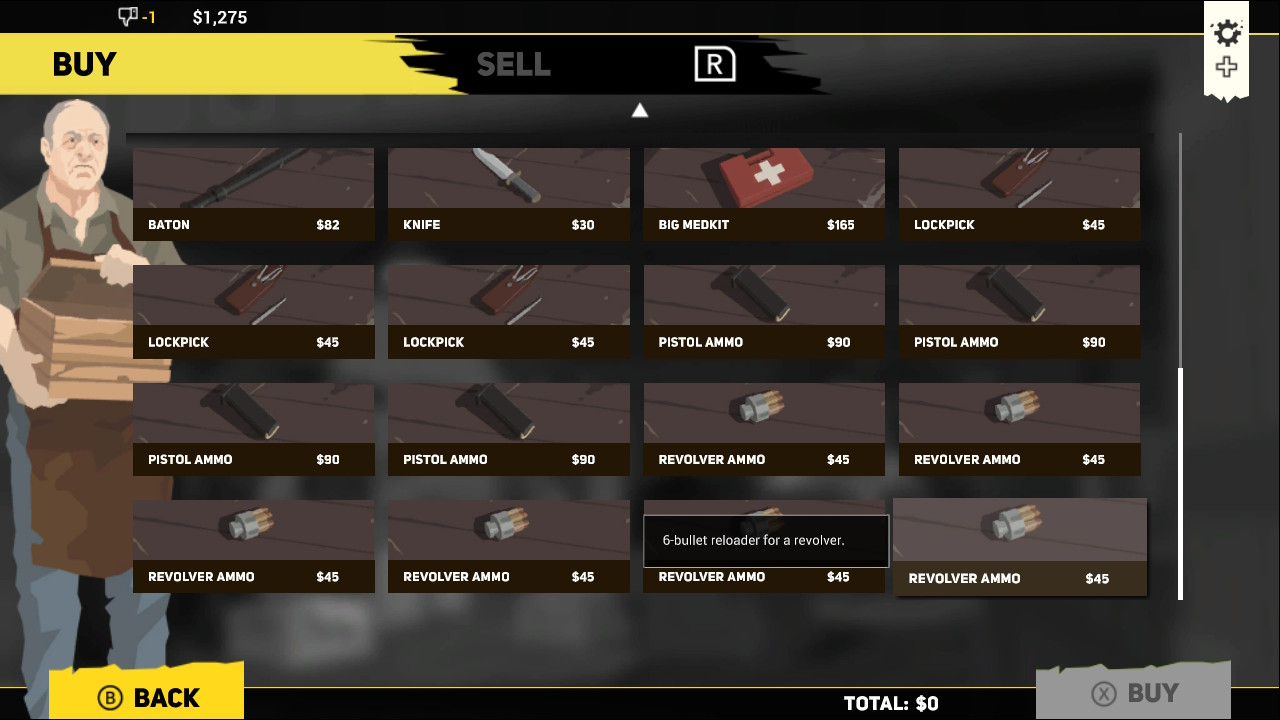Open settings via the gear icon
1280x720 pixels.
point(1227,33)
